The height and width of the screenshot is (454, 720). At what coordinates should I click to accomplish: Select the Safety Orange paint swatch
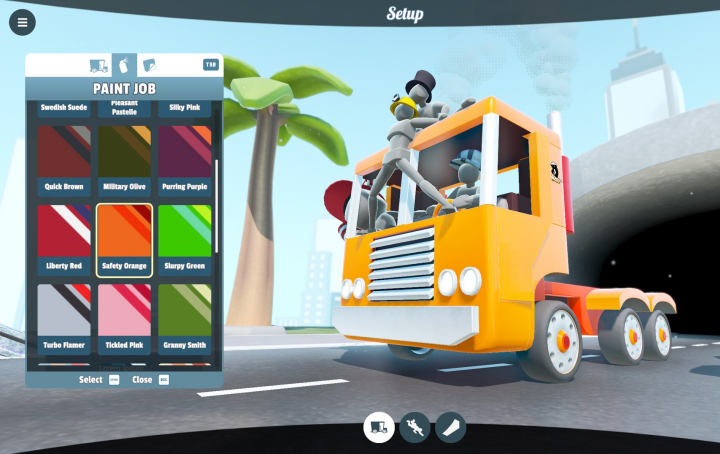point(124,238)
